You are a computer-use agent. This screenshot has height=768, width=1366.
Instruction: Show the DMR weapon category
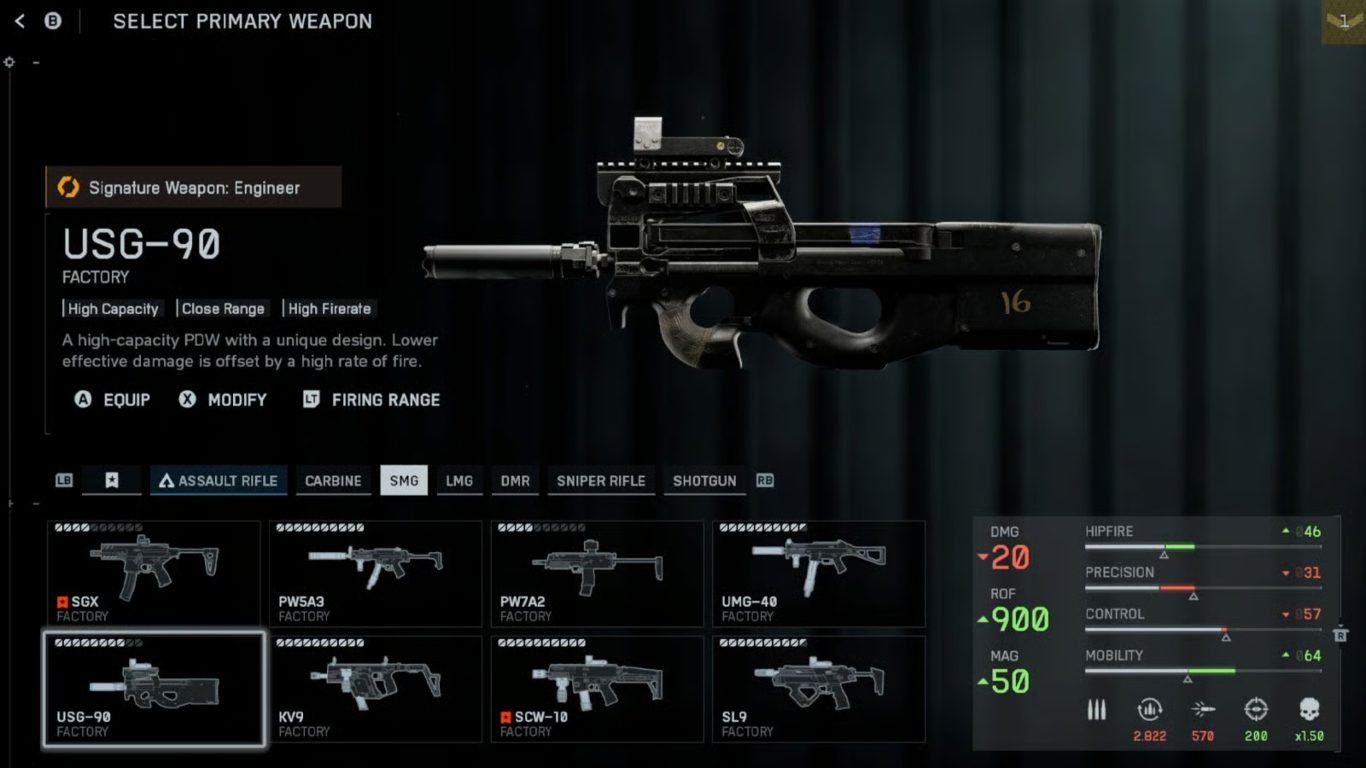(x=515, y=481)
